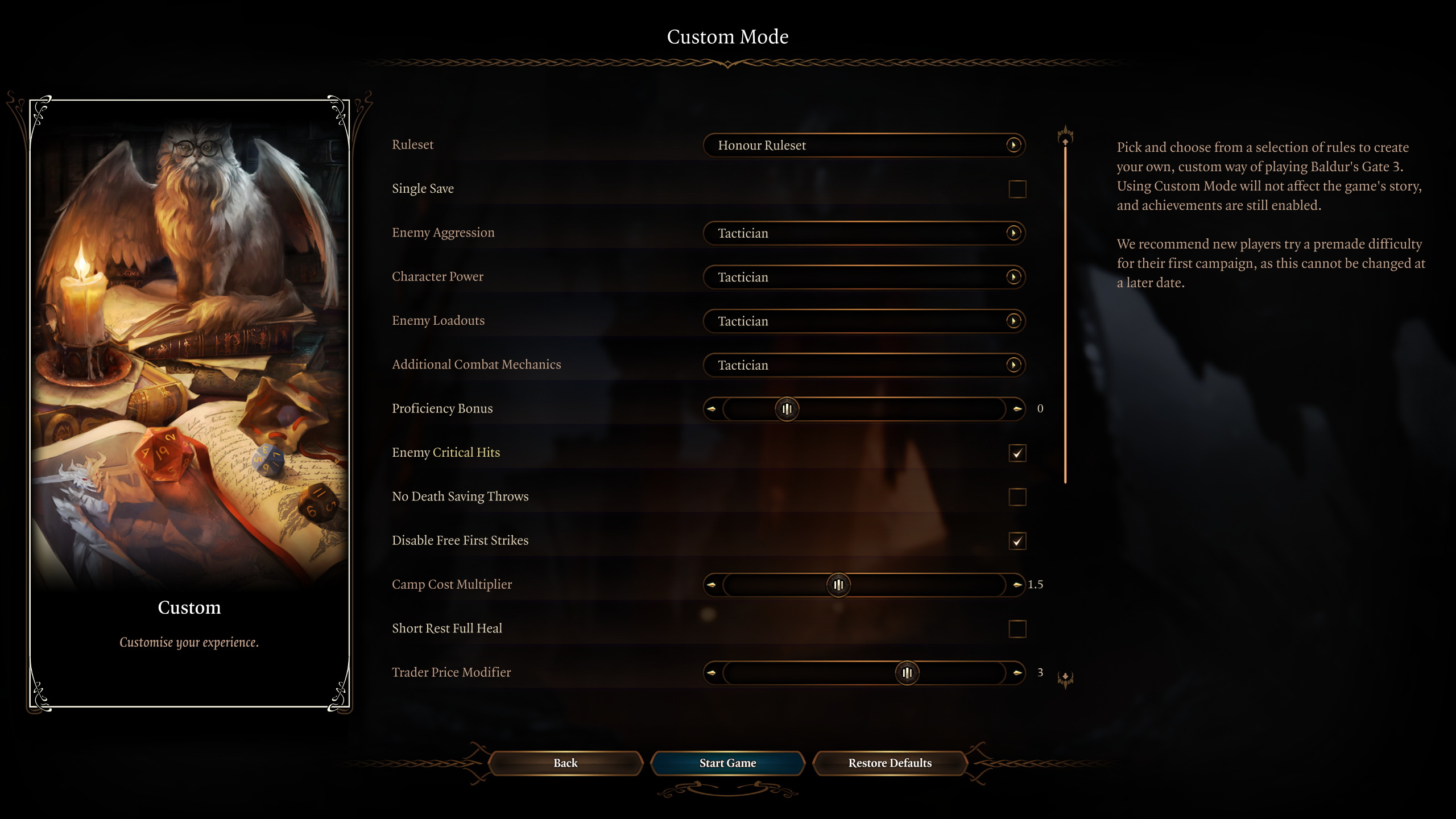This screenshot has height=819, width=1456.
Task: Change the Character Power dropdown
Action: pos(864,277)
